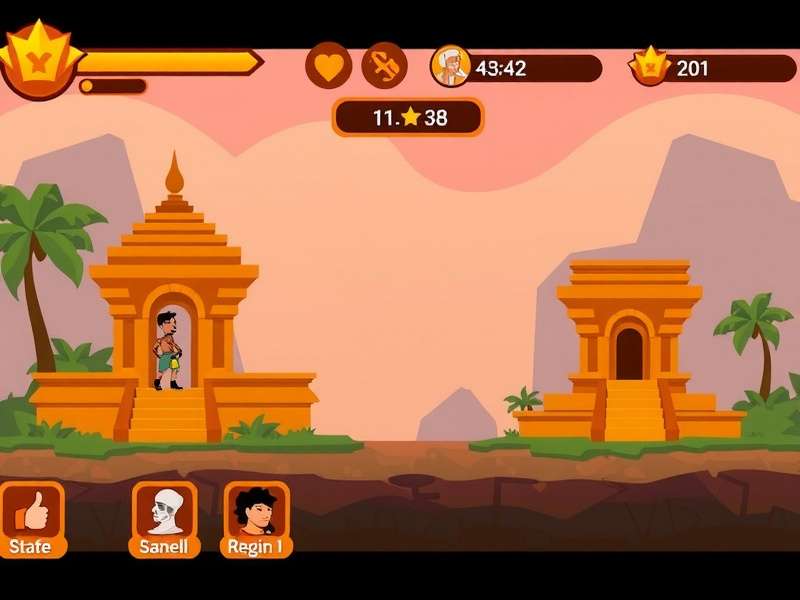This screenshot has width=800, height=600.
Task: Choose the Sanell character portrait
Action: tap(165, 512)
